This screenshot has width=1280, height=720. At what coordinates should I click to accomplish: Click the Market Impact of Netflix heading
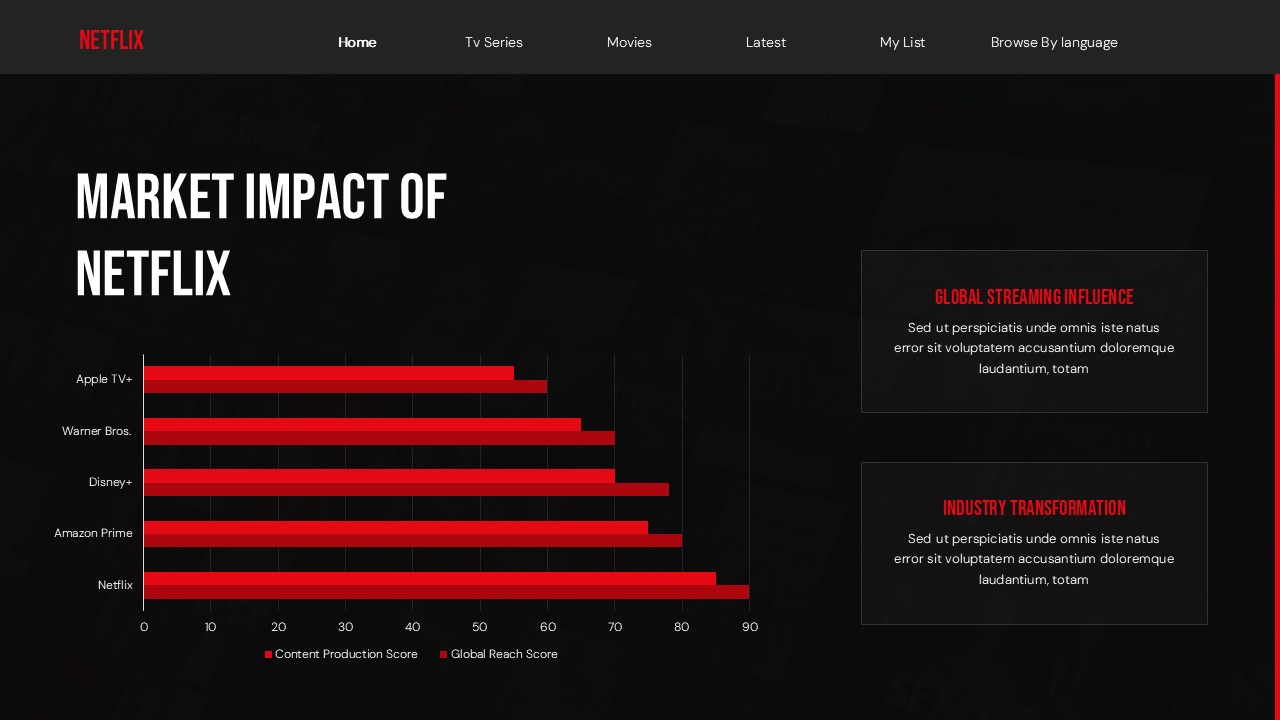(260, 235)
